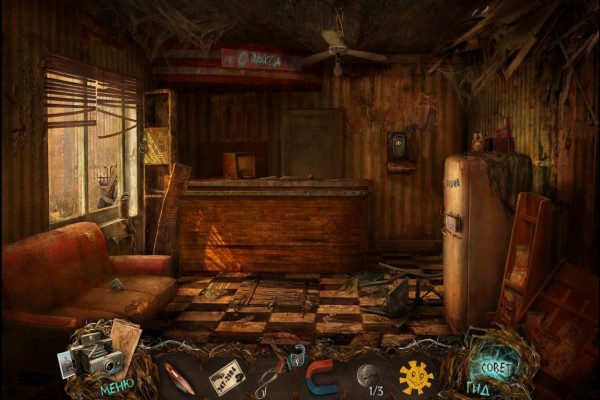600x400 pixels.
Task: Toggle the inventory padlock
Action: point(296,353)
